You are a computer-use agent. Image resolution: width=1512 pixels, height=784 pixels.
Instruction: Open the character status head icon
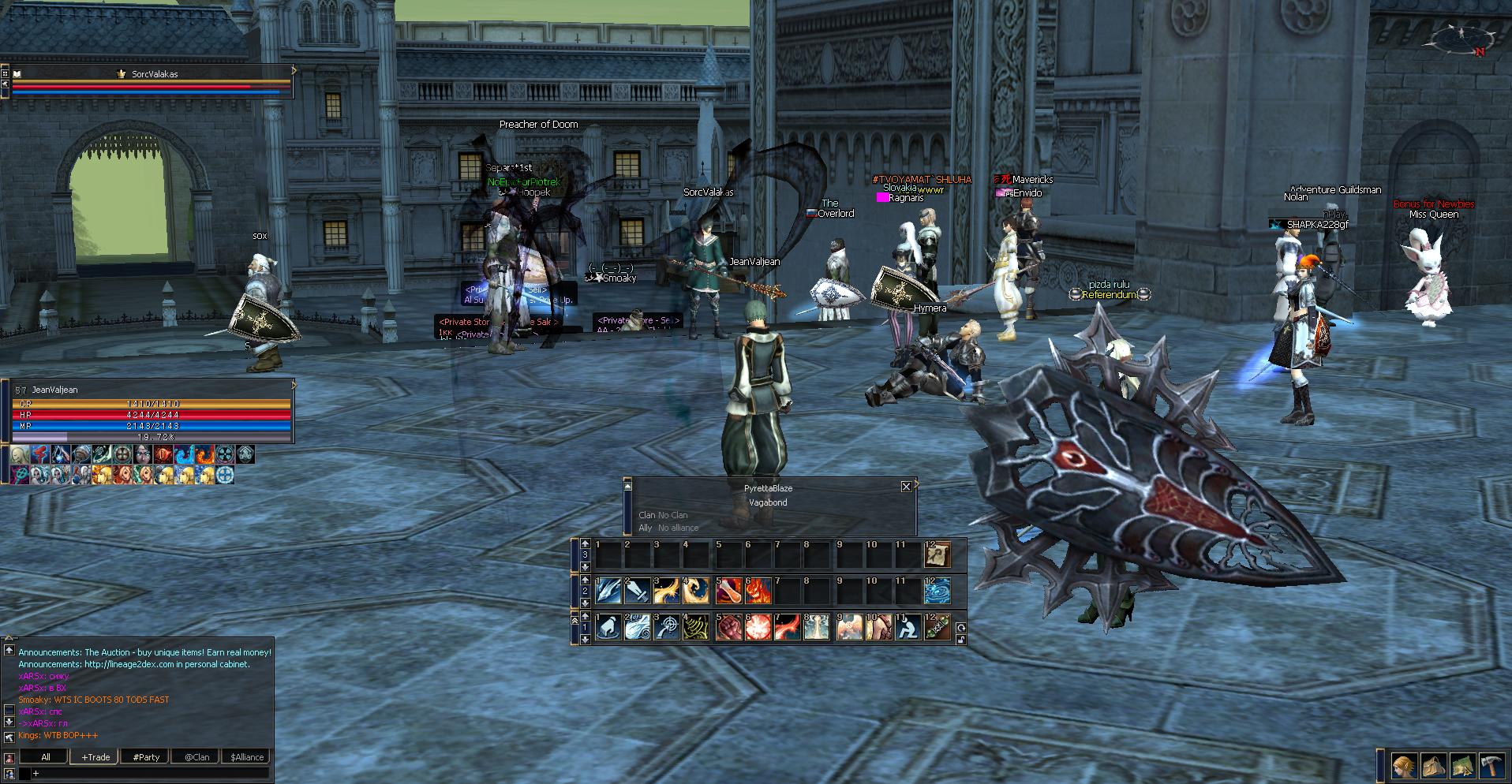[1404, 766]
